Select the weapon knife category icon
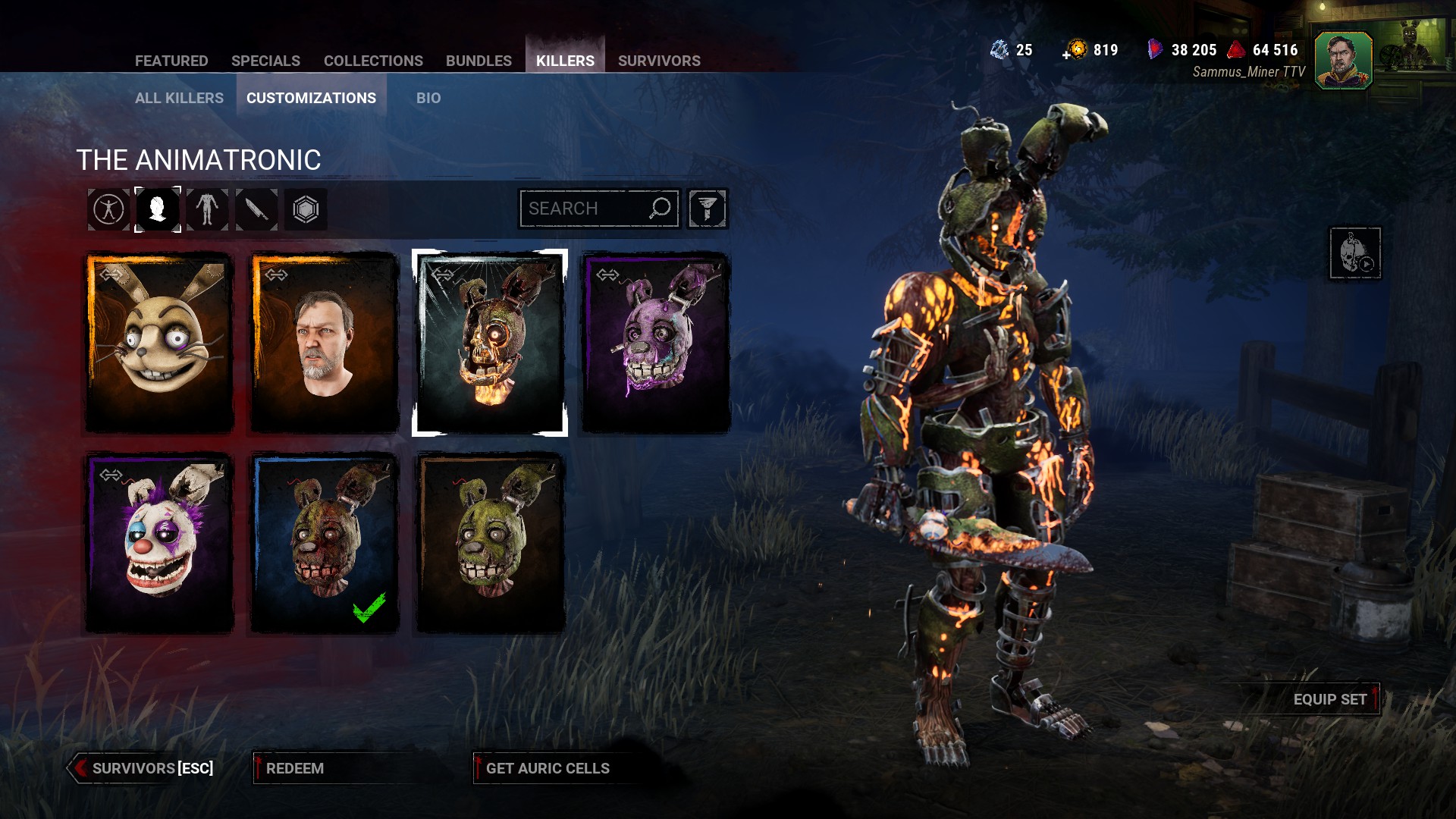The image size is (1456, 819). tap(256, 209)
